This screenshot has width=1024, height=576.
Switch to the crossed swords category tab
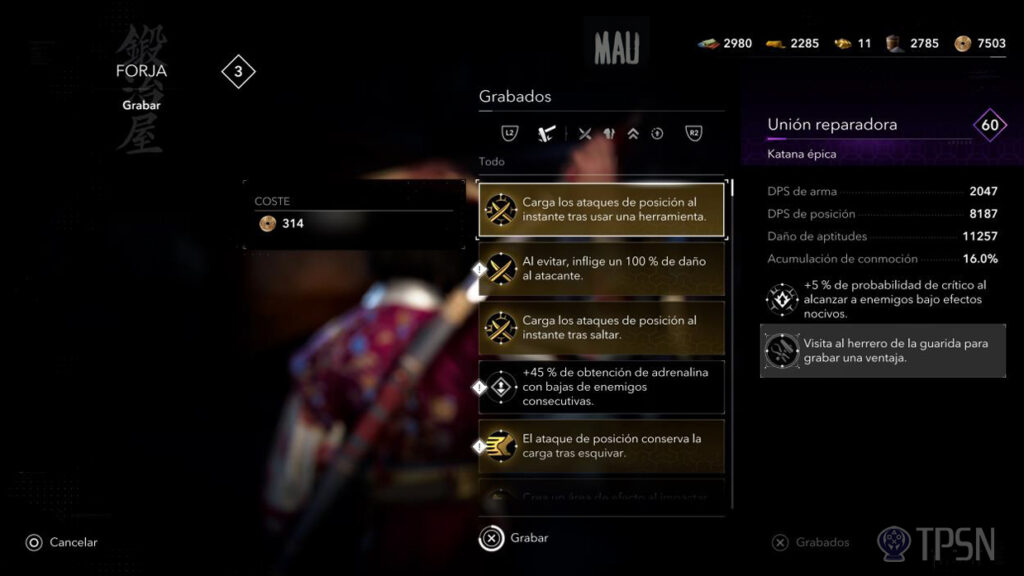click(585, 133)
